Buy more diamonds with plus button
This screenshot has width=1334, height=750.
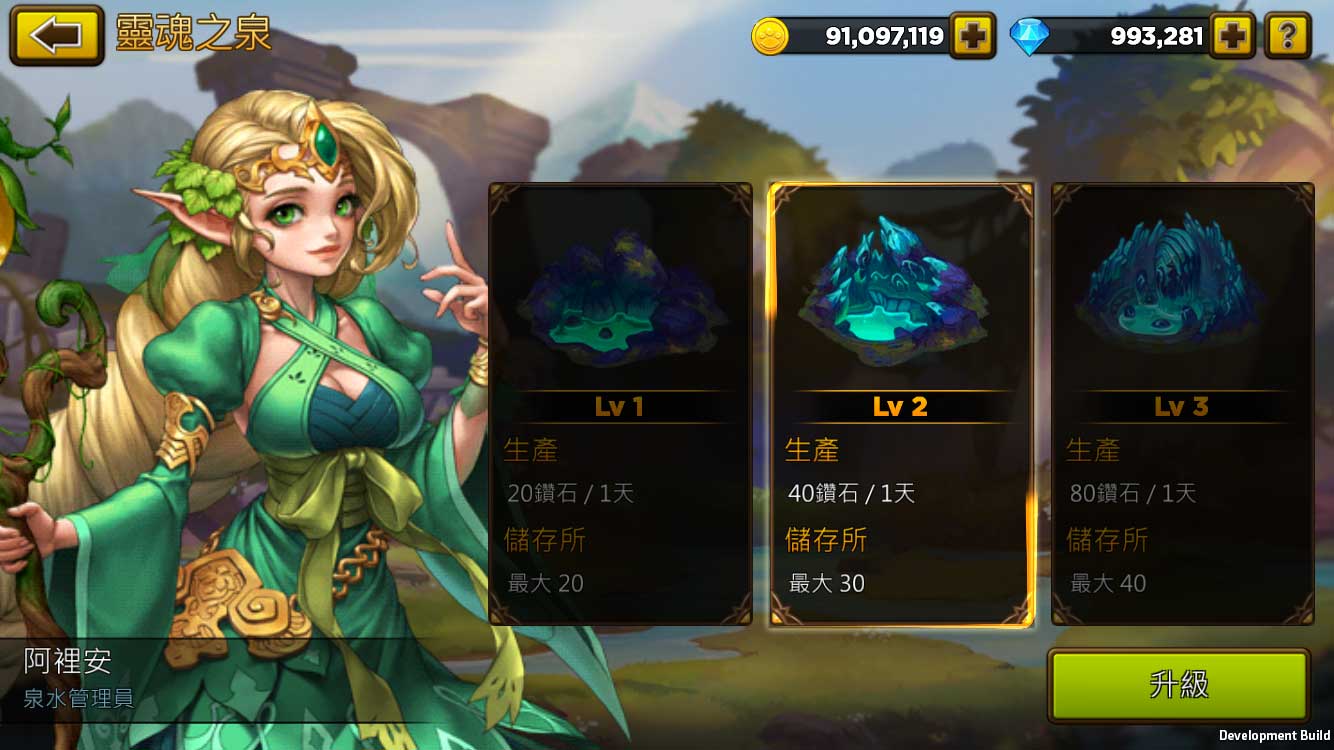(x=1232, y=37)
